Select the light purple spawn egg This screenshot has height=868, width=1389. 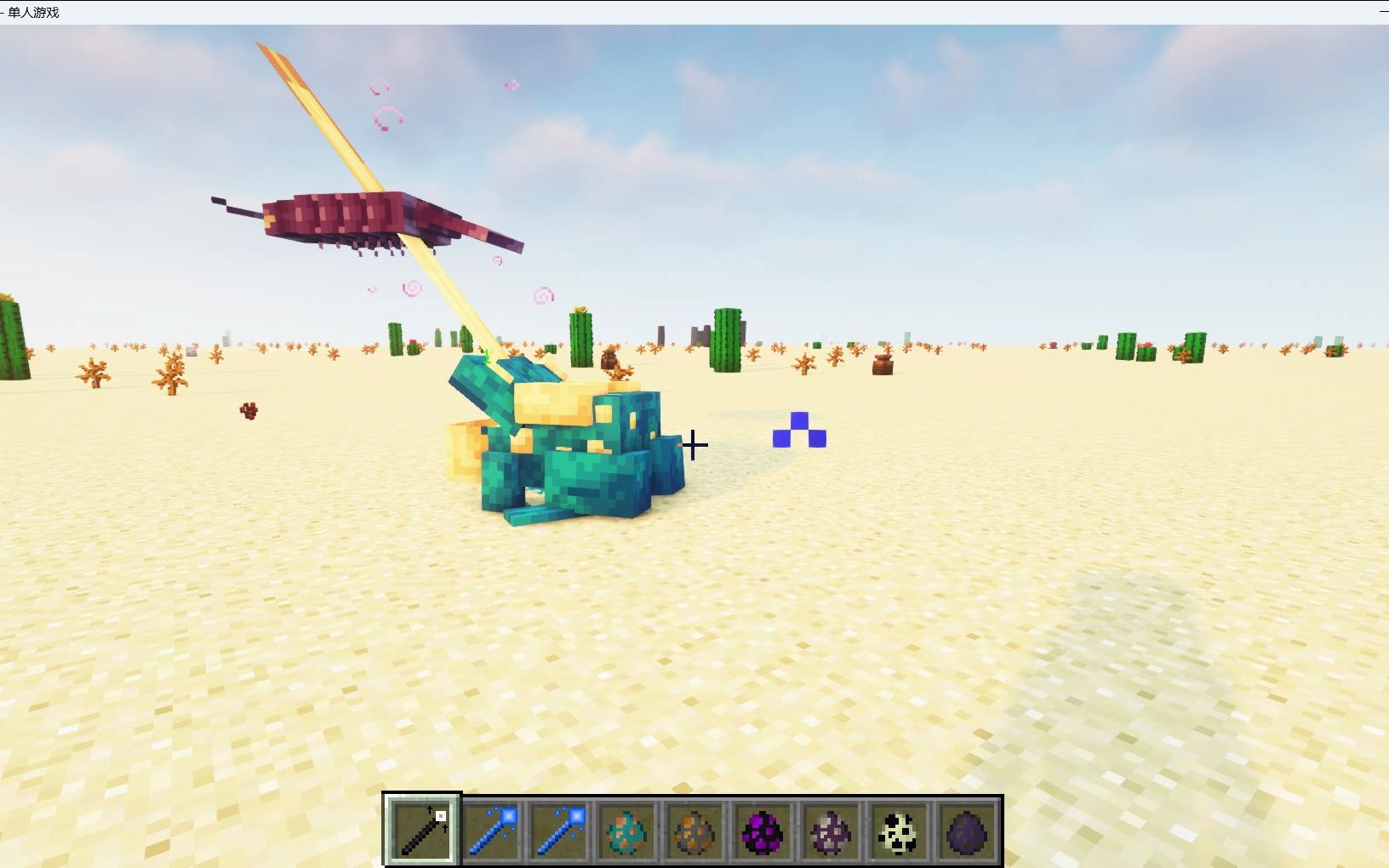[831, 831]
